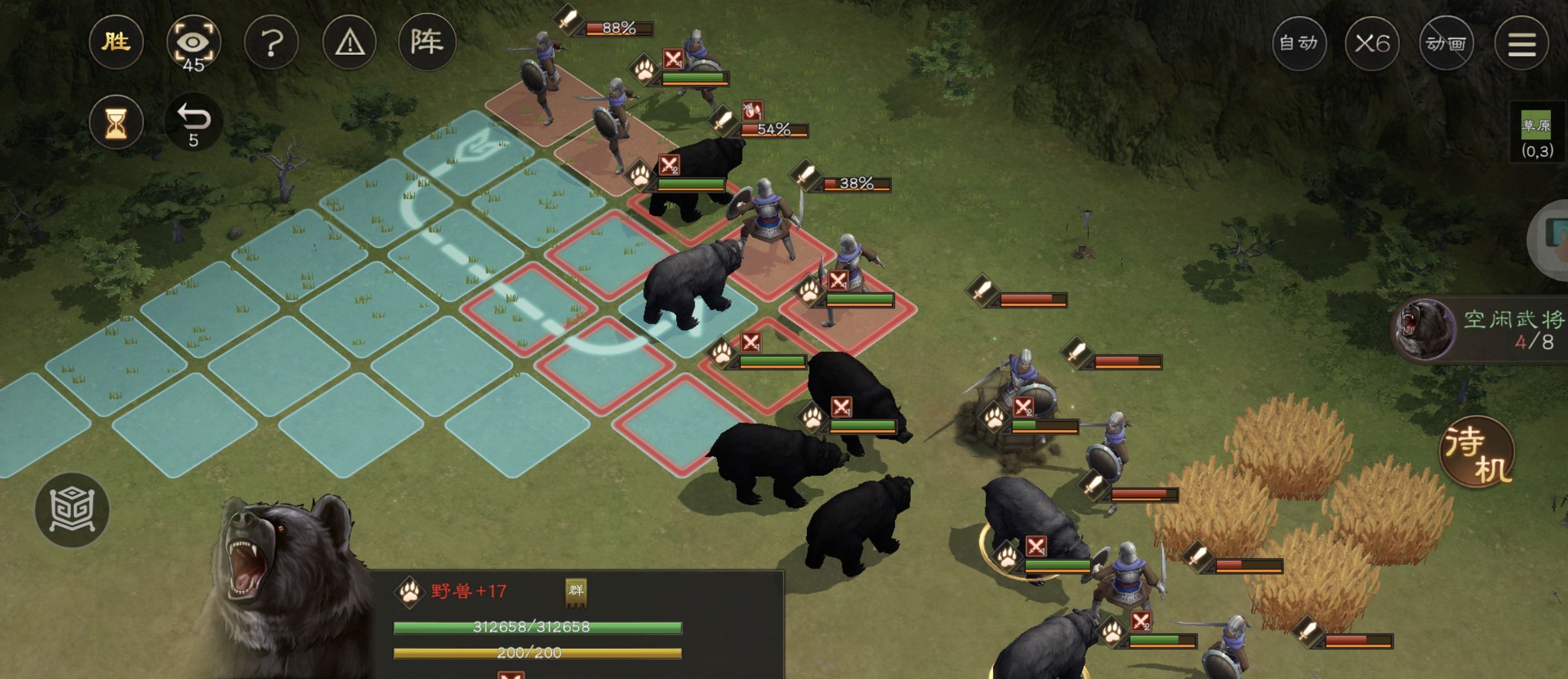Open the victory conditions 胜 button
This screenshot has width=1568, height=679.
point(116,43)
